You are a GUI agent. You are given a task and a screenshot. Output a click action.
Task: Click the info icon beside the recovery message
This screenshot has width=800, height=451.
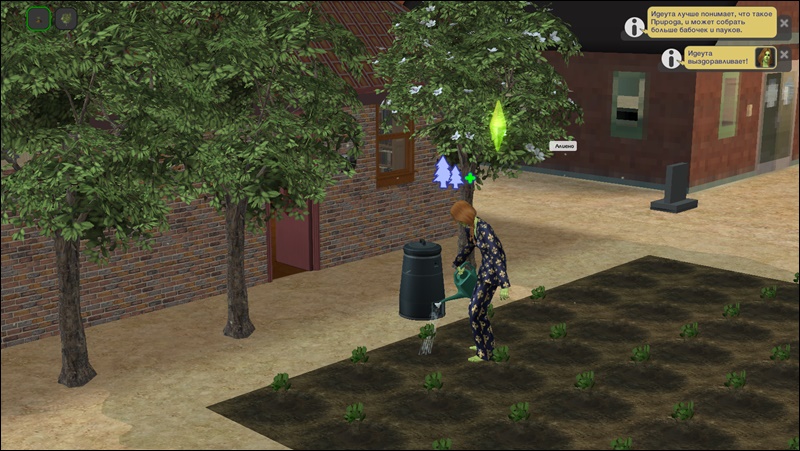669,59
